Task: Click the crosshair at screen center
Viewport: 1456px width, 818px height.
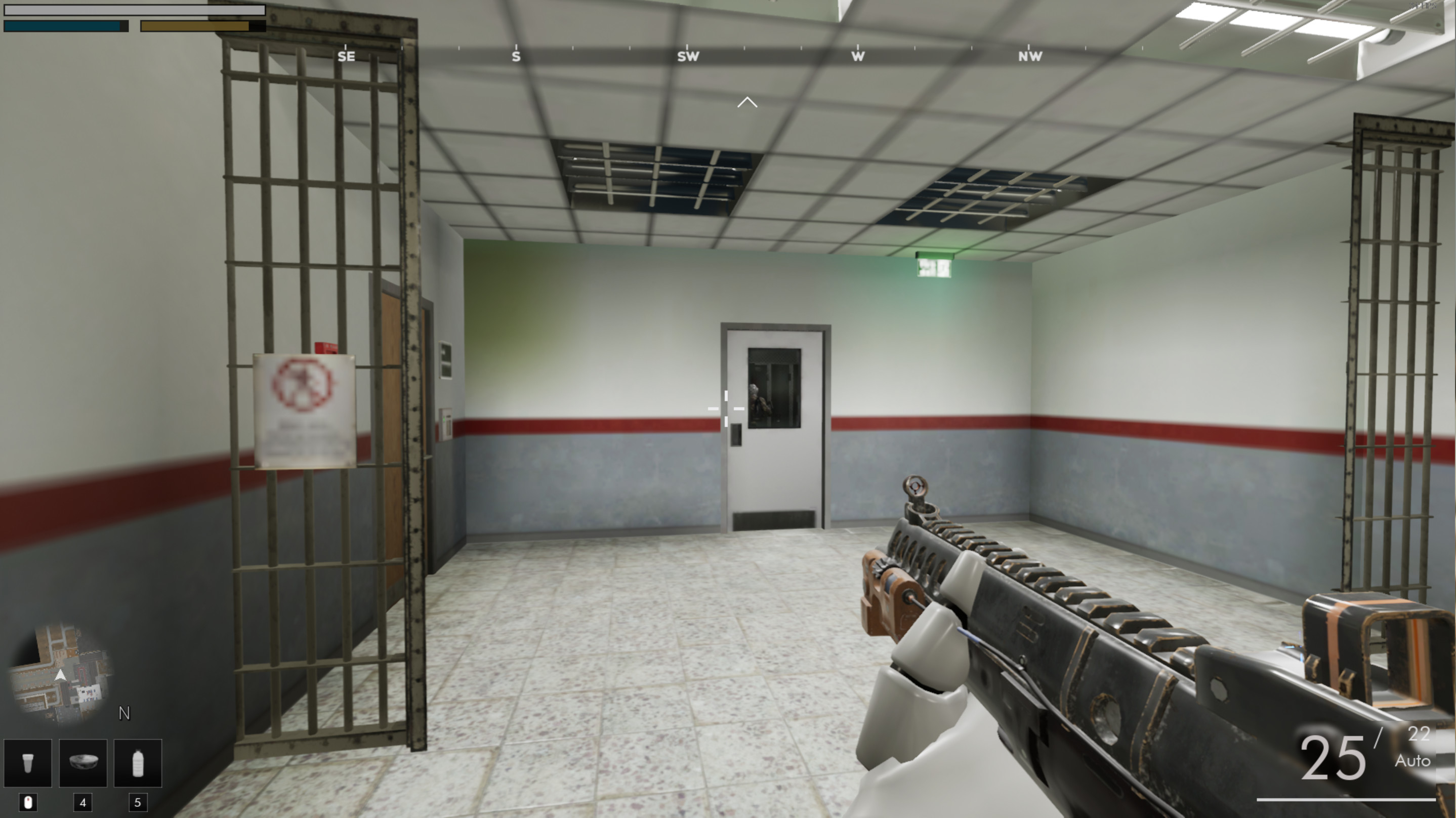Action: click(725, 408)
